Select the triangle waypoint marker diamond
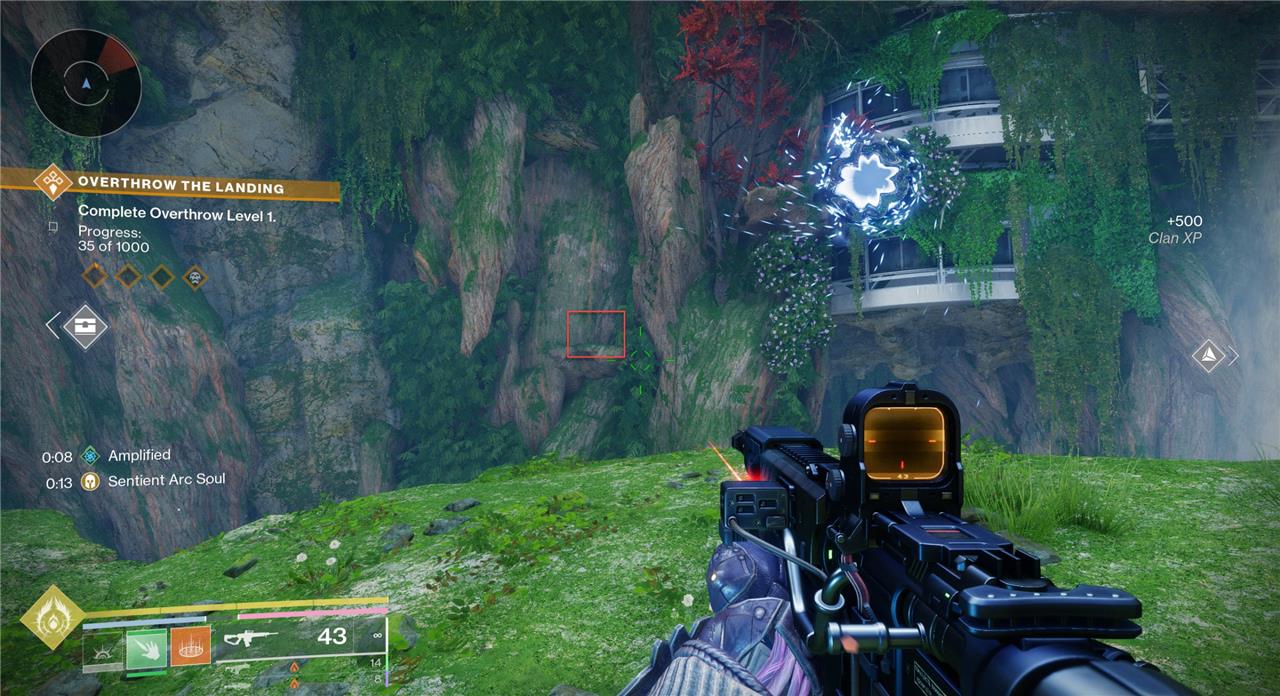 pos(1209,355)
